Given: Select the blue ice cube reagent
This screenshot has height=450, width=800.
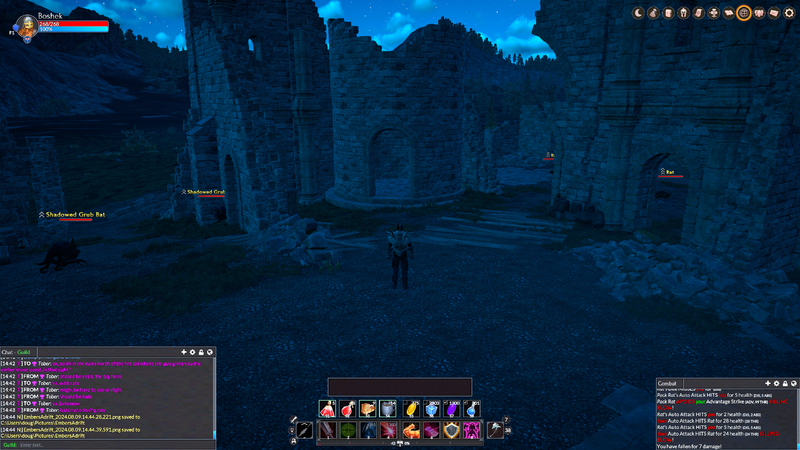Looking at the screenshot, I should 431,408.
